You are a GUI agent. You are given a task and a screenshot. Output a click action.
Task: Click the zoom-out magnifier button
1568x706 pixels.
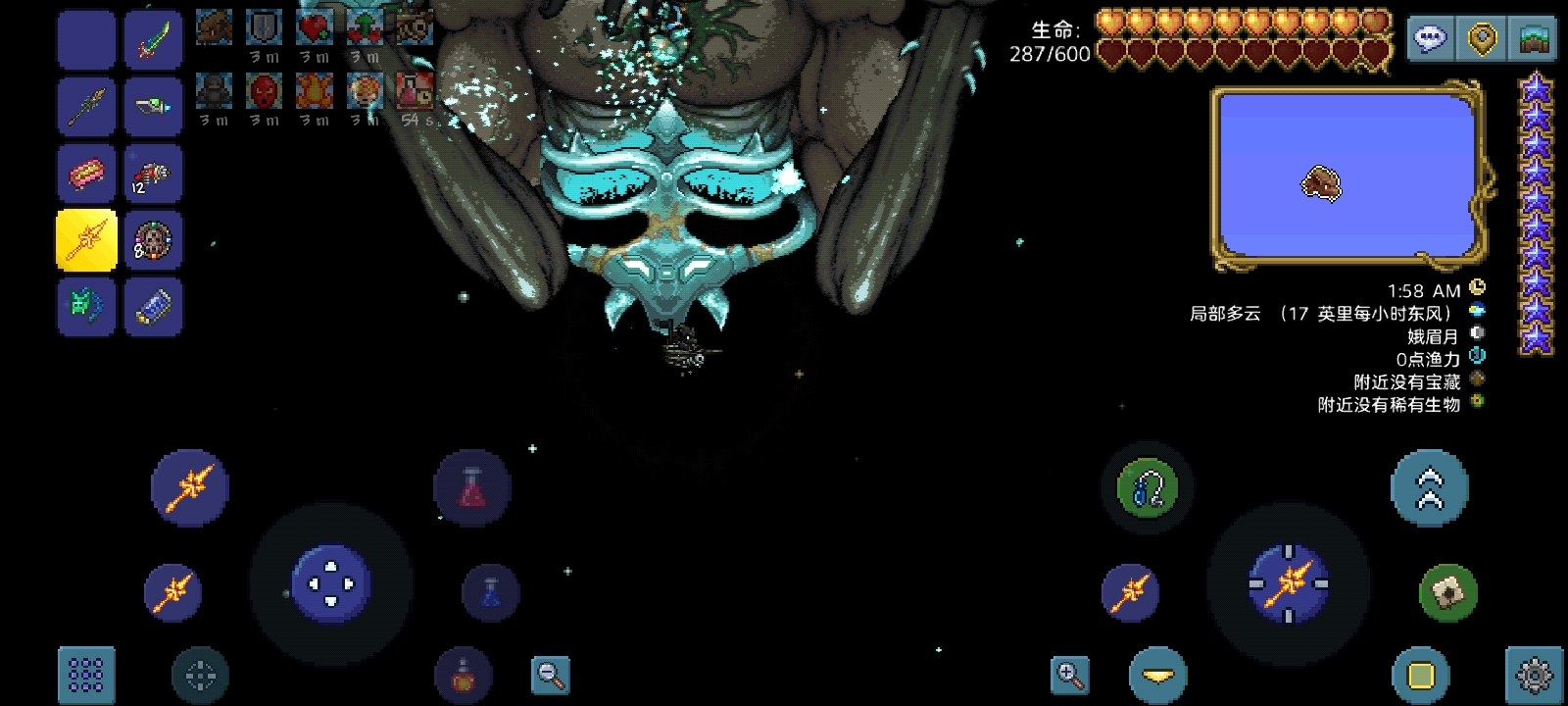point(550,675)
